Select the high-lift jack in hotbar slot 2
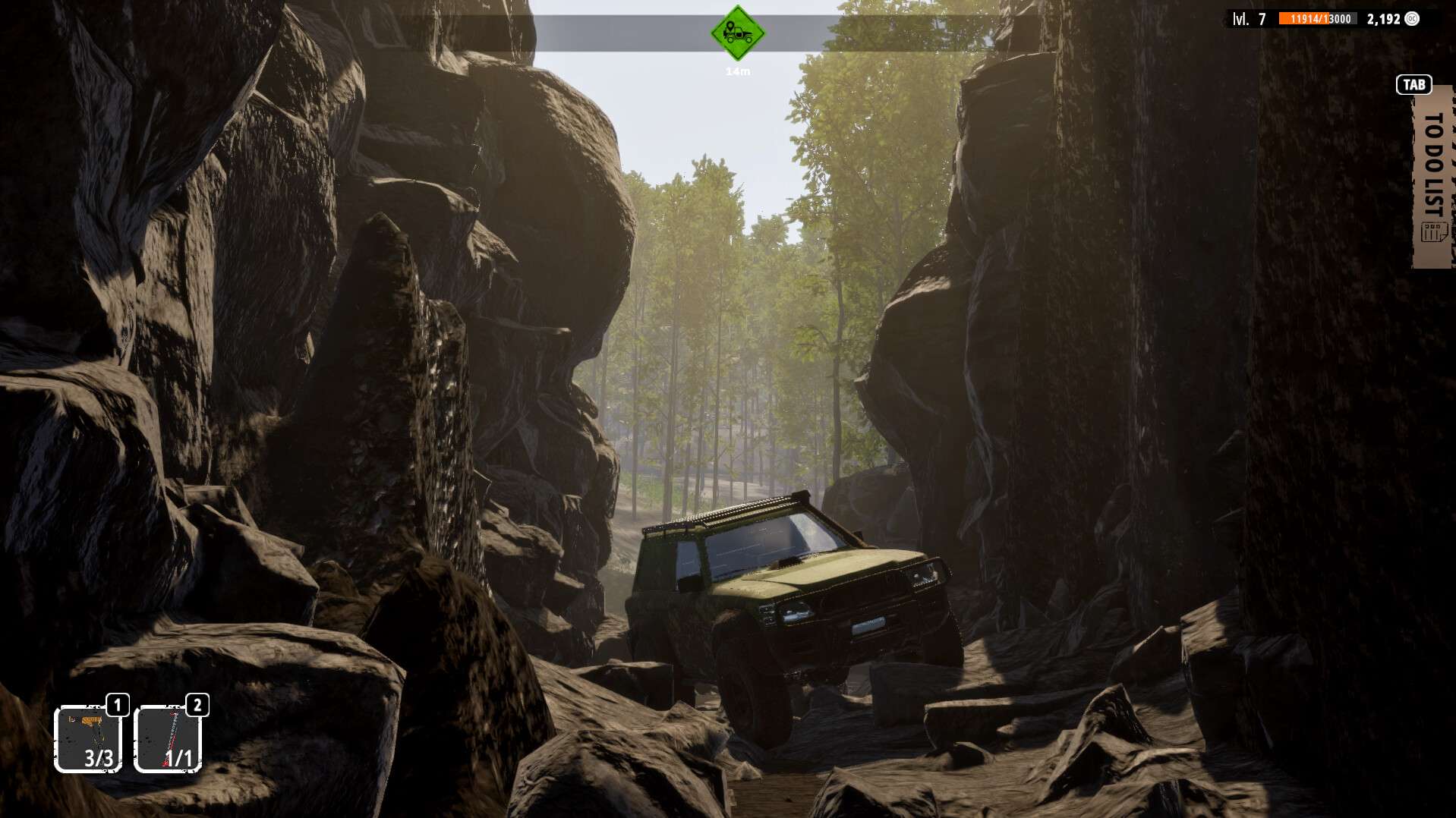 pos(169,740)
